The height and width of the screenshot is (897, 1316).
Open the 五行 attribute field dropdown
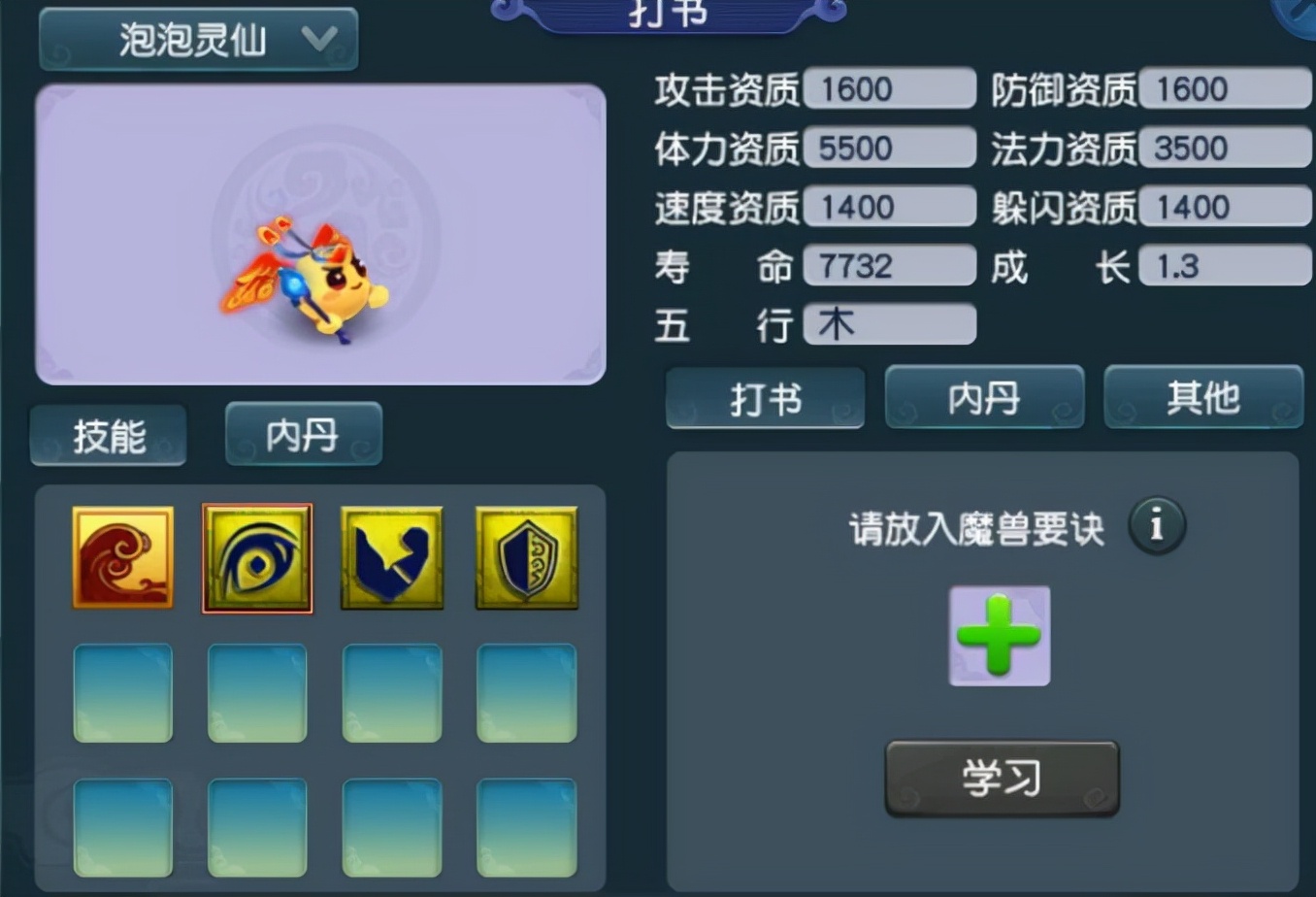pos(888,324)
